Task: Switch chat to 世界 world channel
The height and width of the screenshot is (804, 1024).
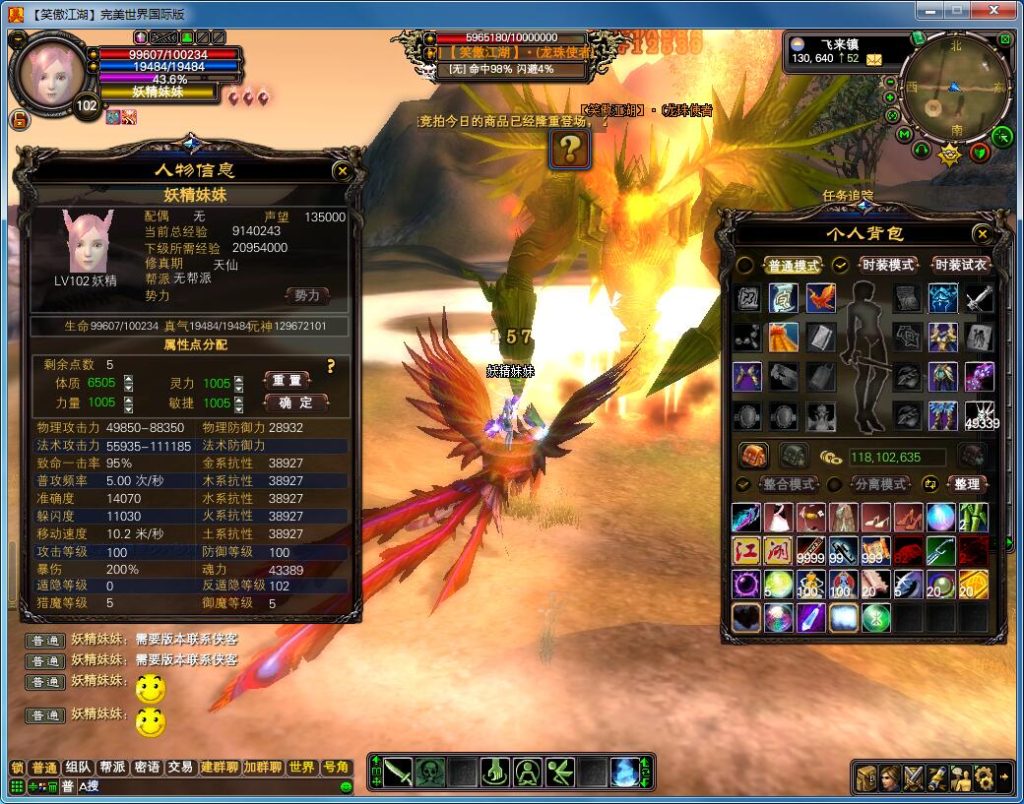Action: pyautogui.click(x=302, y=768)
